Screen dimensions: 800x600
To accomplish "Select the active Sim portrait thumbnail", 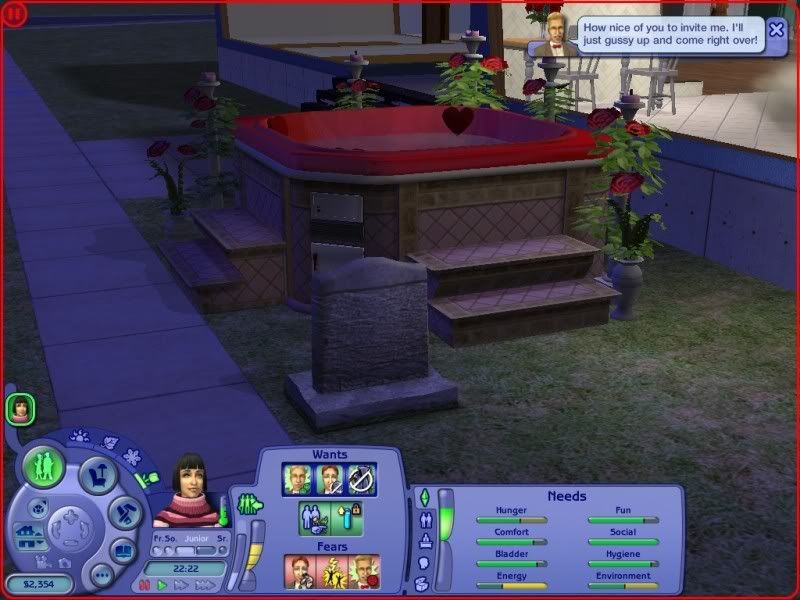I will [x=20, y=407].
